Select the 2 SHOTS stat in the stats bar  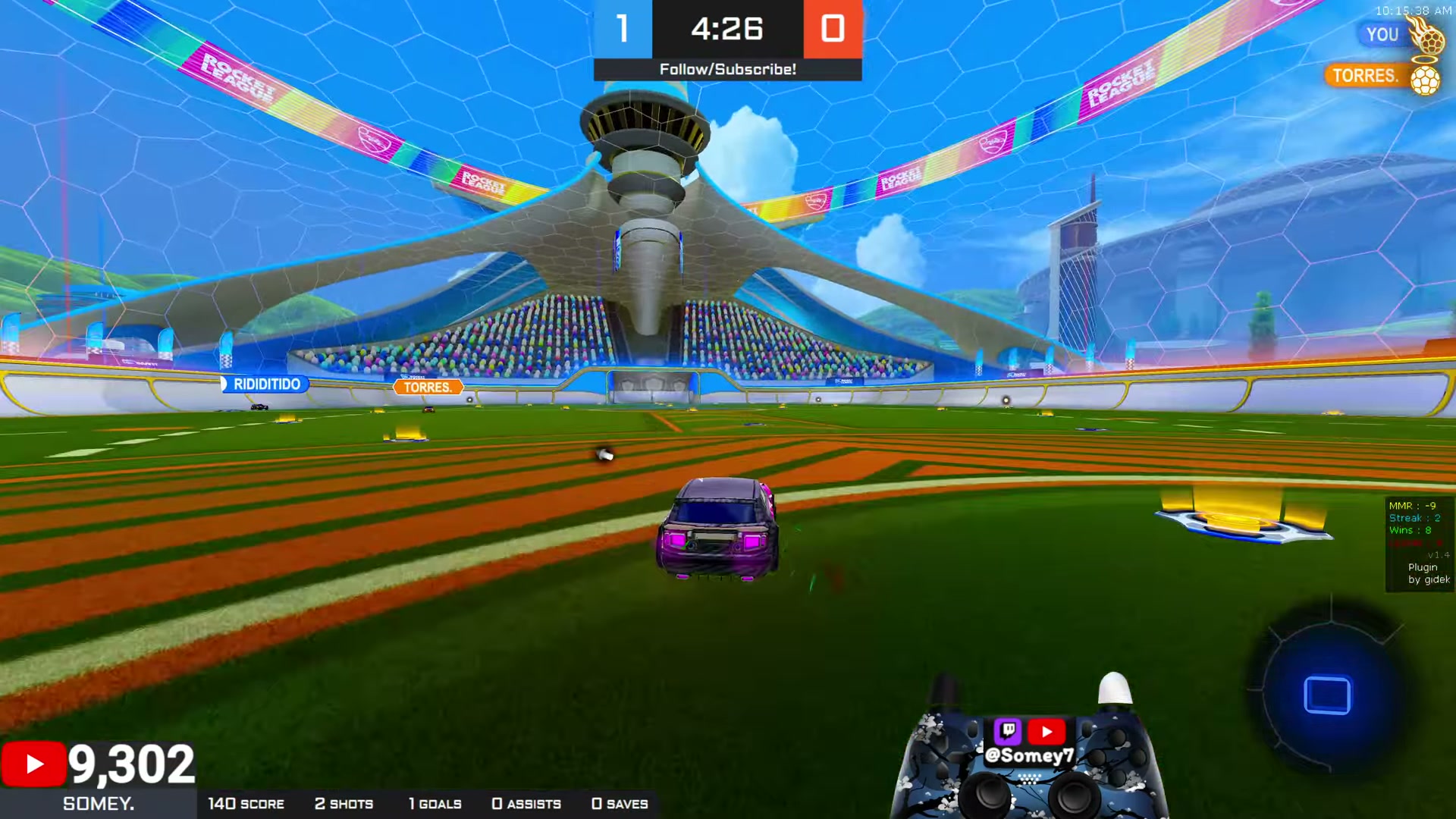pyautogui.click(x=345, y=804)
